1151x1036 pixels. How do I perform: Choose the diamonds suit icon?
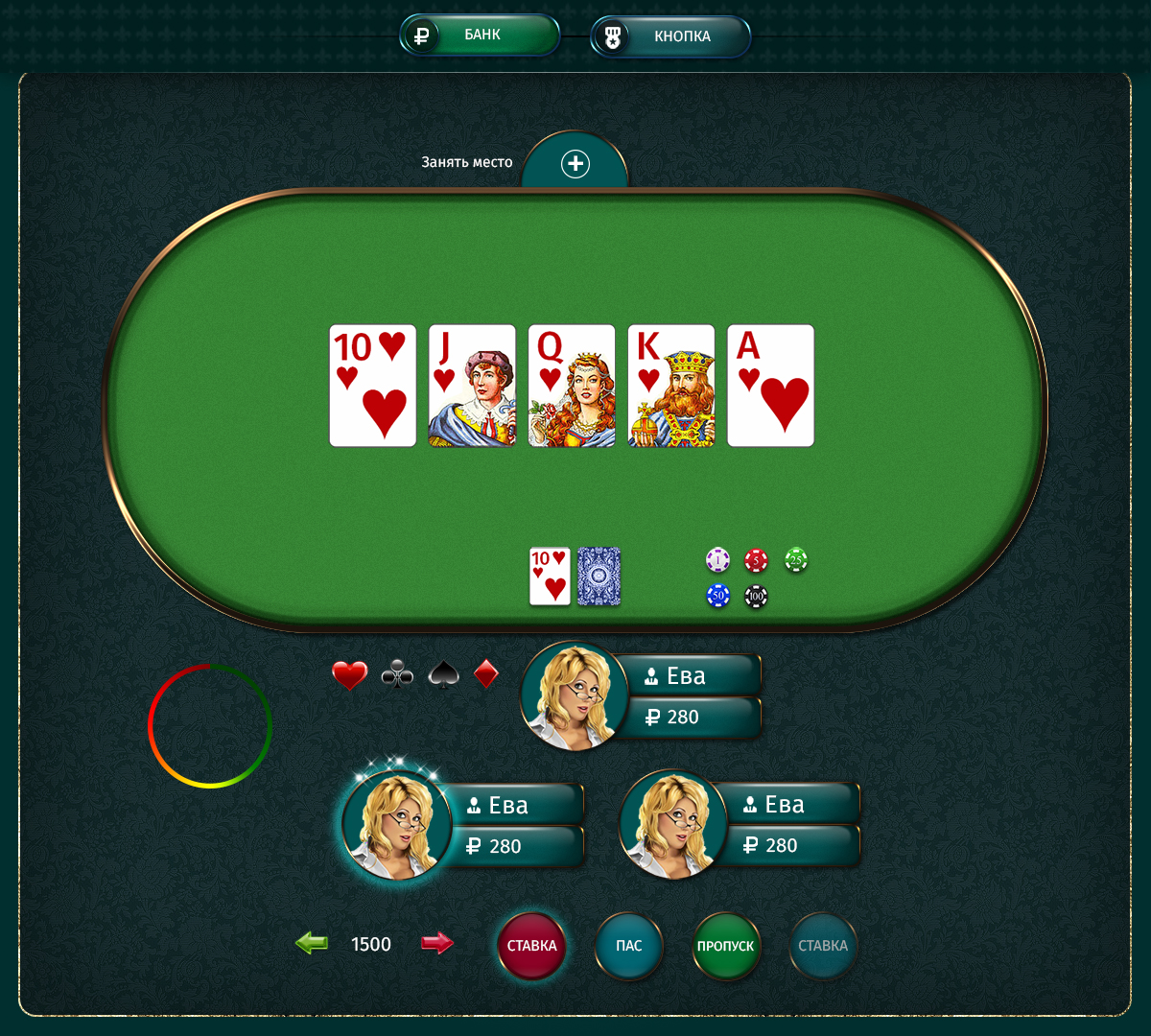tap(486, 674)
